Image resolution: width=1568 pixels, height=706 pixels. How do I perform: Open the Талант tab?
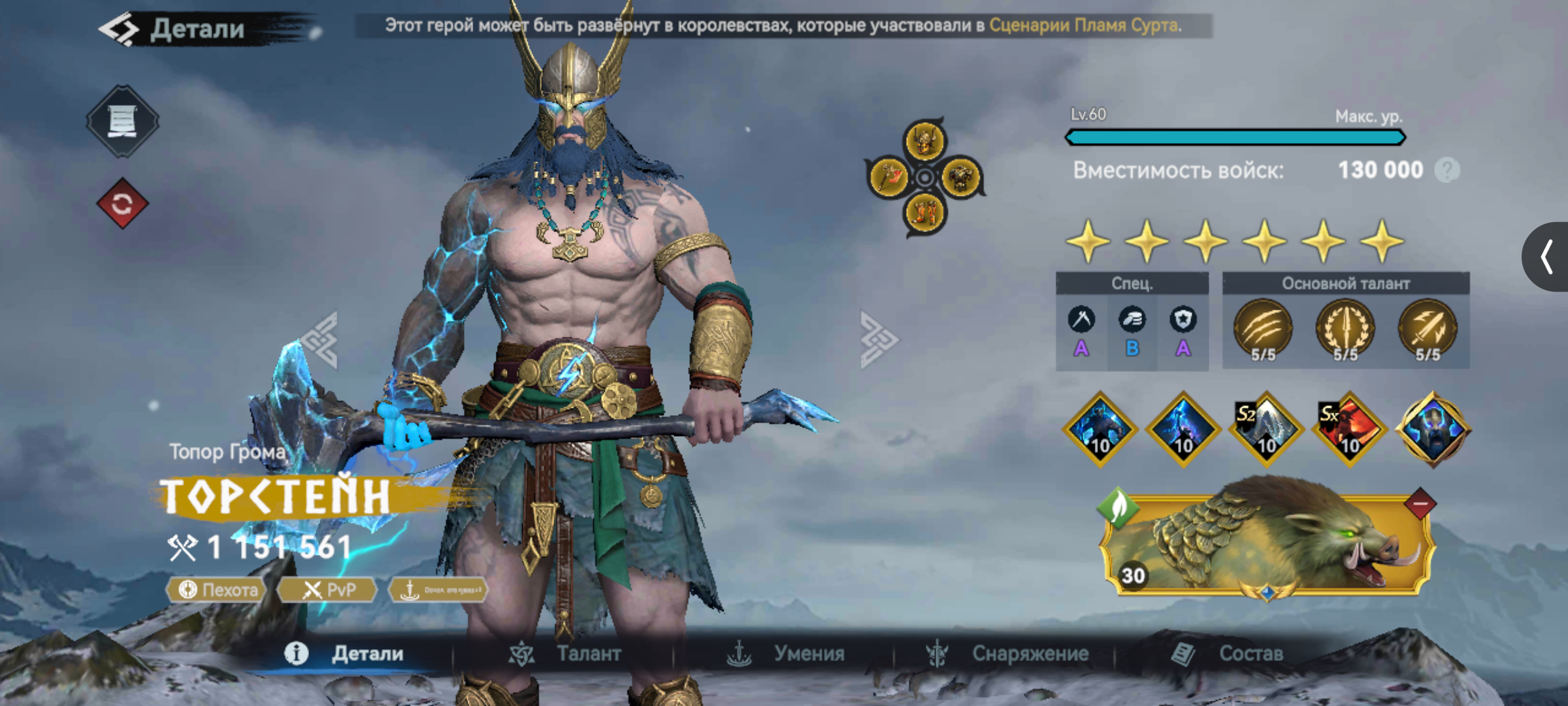coord(567,653)
